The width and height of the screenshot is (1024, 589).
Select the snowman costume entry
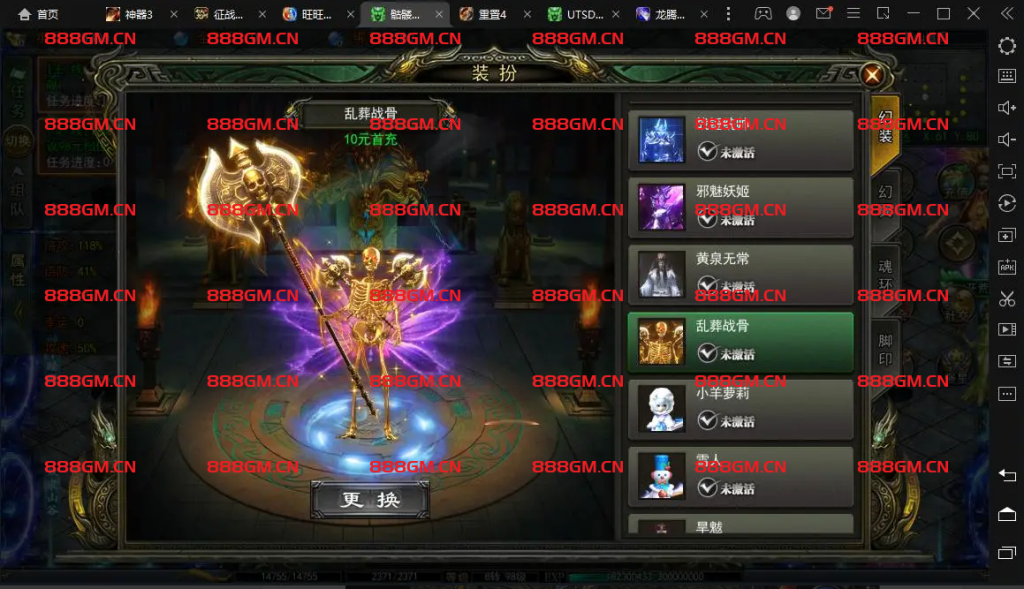[740, 476]
